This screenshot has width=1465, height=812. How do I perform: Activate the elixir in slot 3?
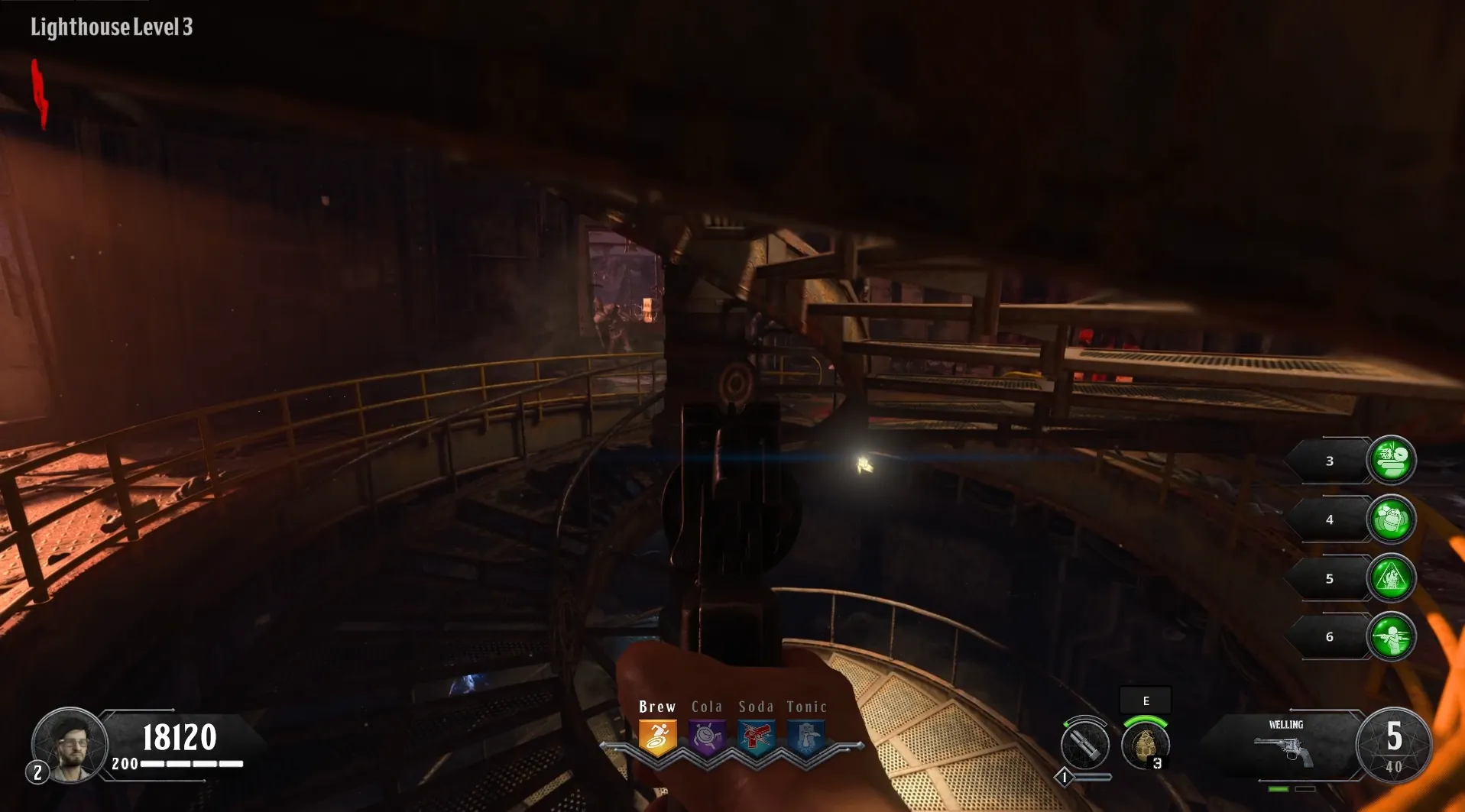pyautogui.click(x=1391, y=460)
